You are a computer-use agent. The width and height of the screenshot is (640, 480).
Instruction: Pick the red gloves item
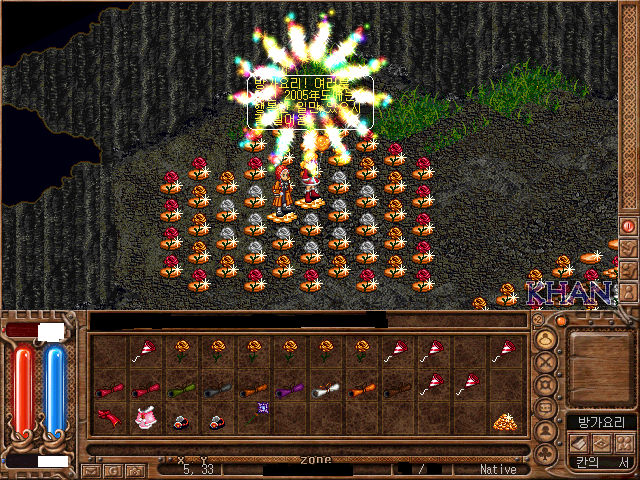(x=109, y=418)
